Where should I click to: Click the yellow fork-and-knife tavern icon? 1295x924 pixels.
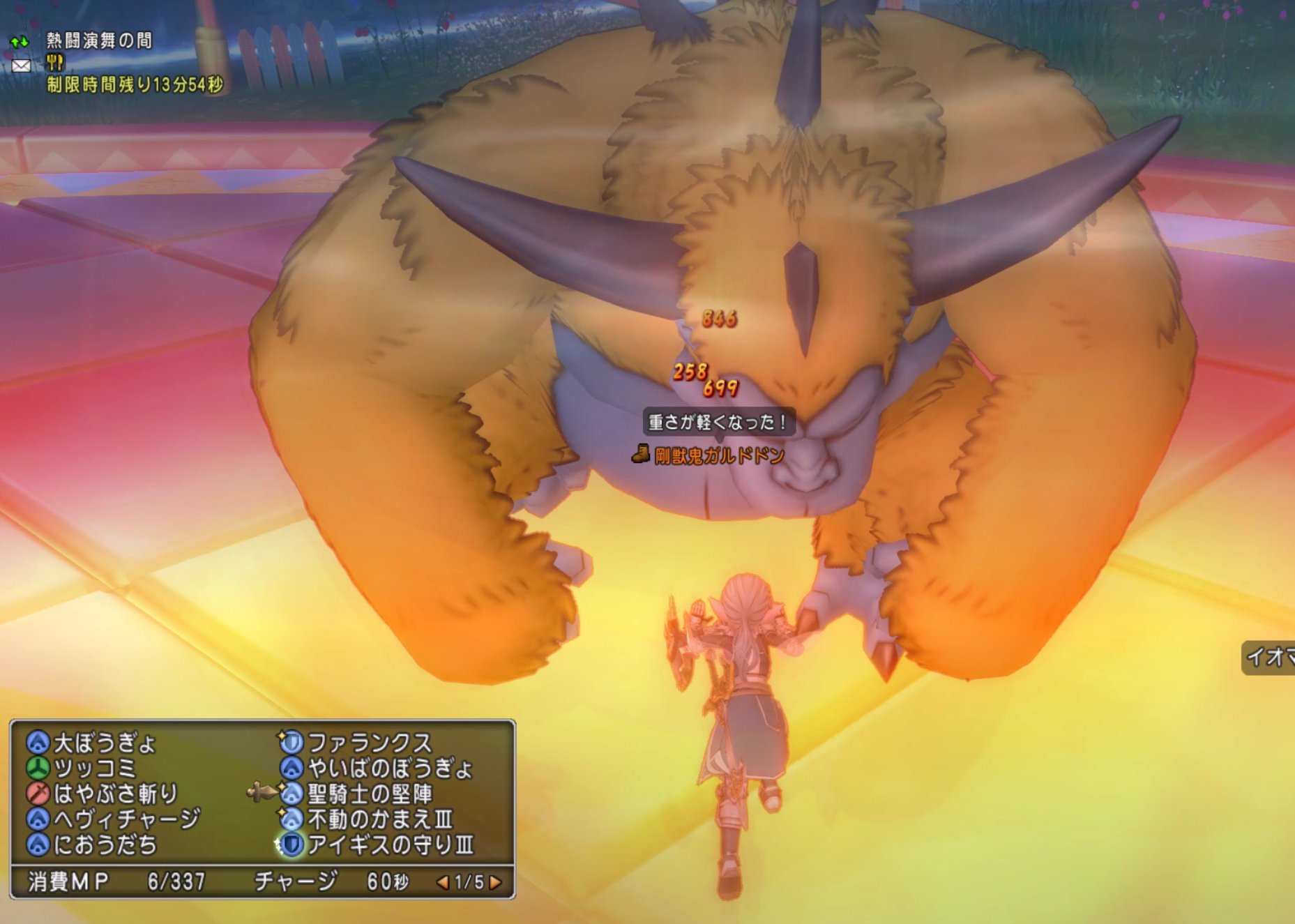tap(55, 62)
